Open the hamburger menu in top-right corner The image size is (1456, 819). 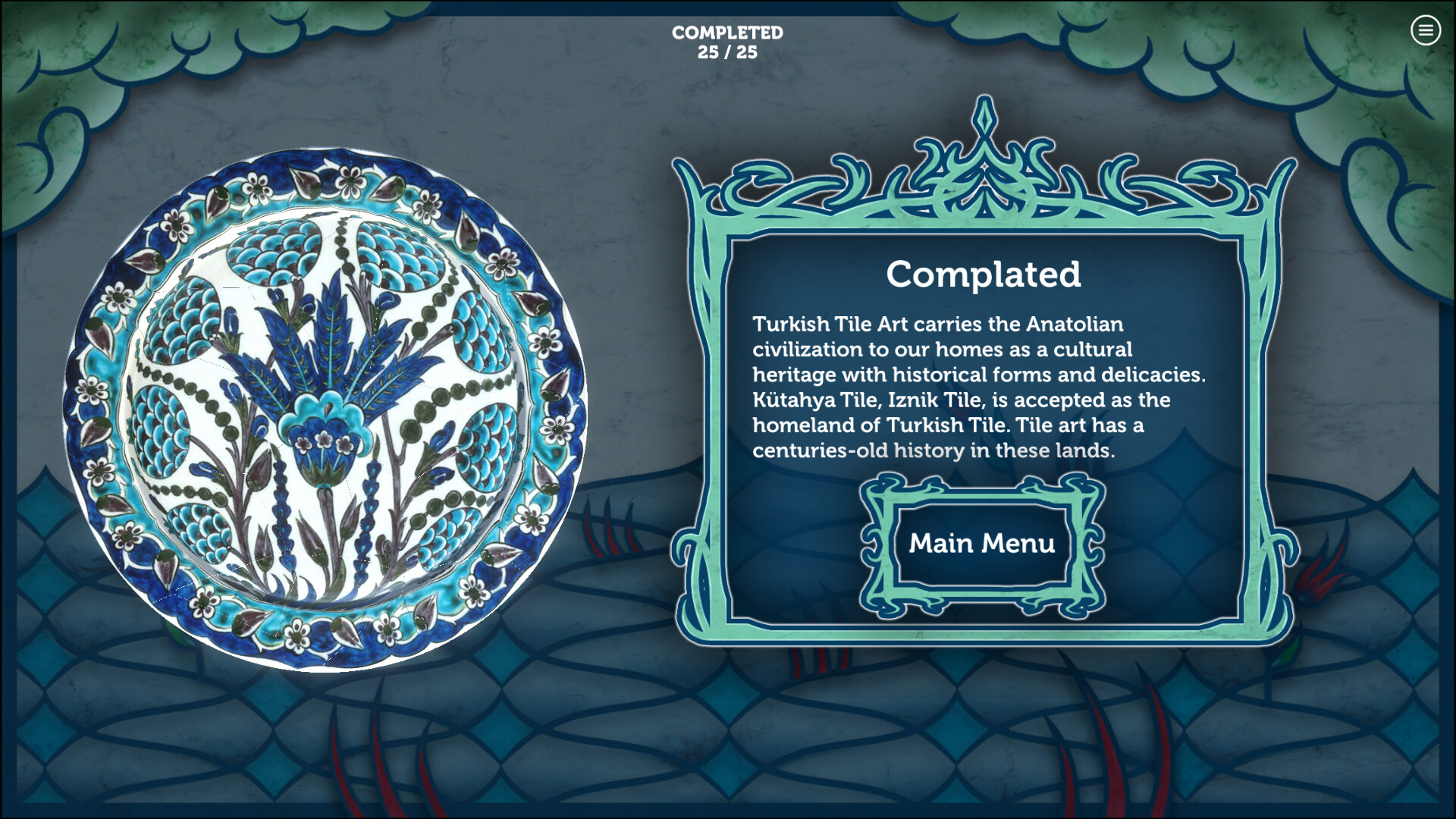(x=1426, y=31)
